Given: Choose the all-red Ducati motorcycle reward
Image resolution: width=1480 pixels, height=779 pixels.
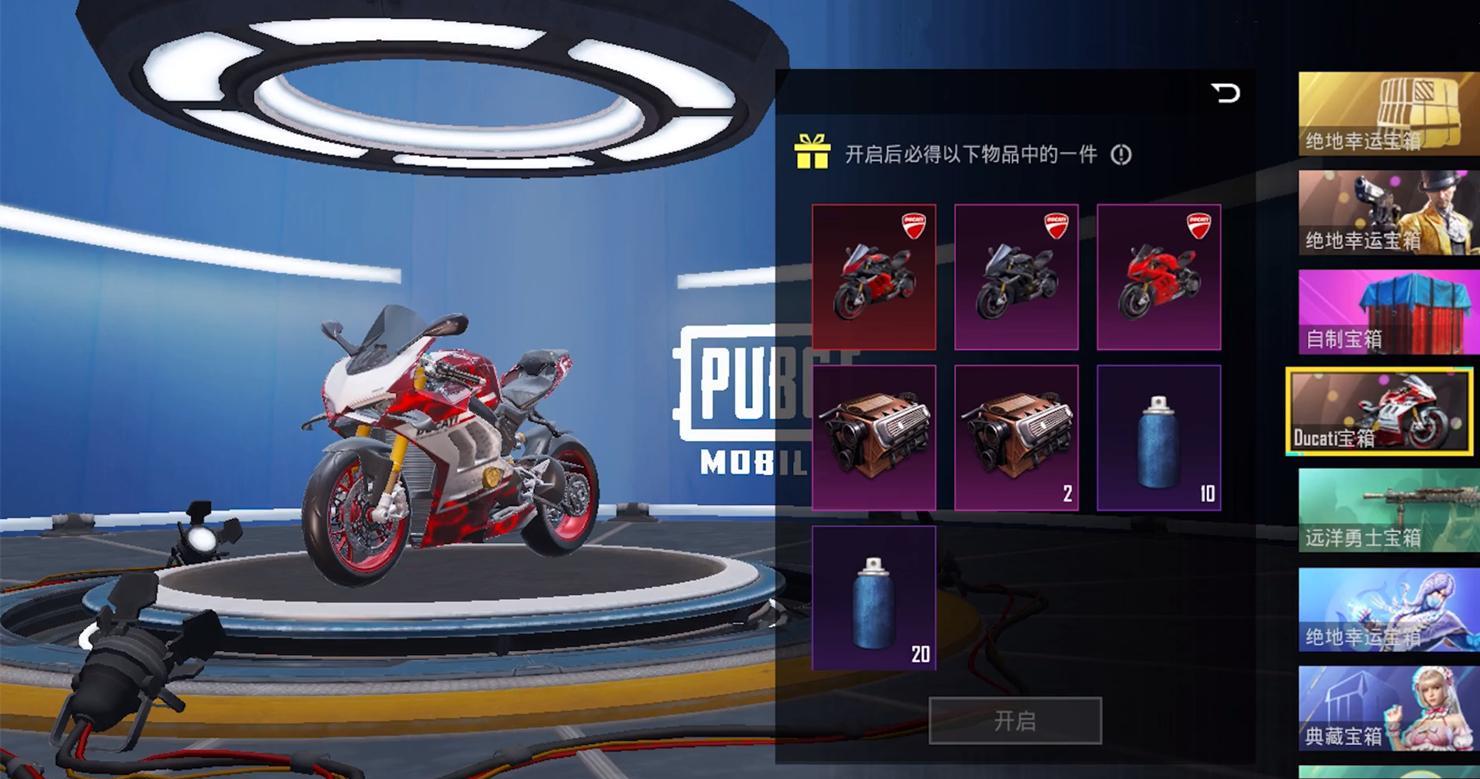Looking at the screenshot, I should [1158, 278].
